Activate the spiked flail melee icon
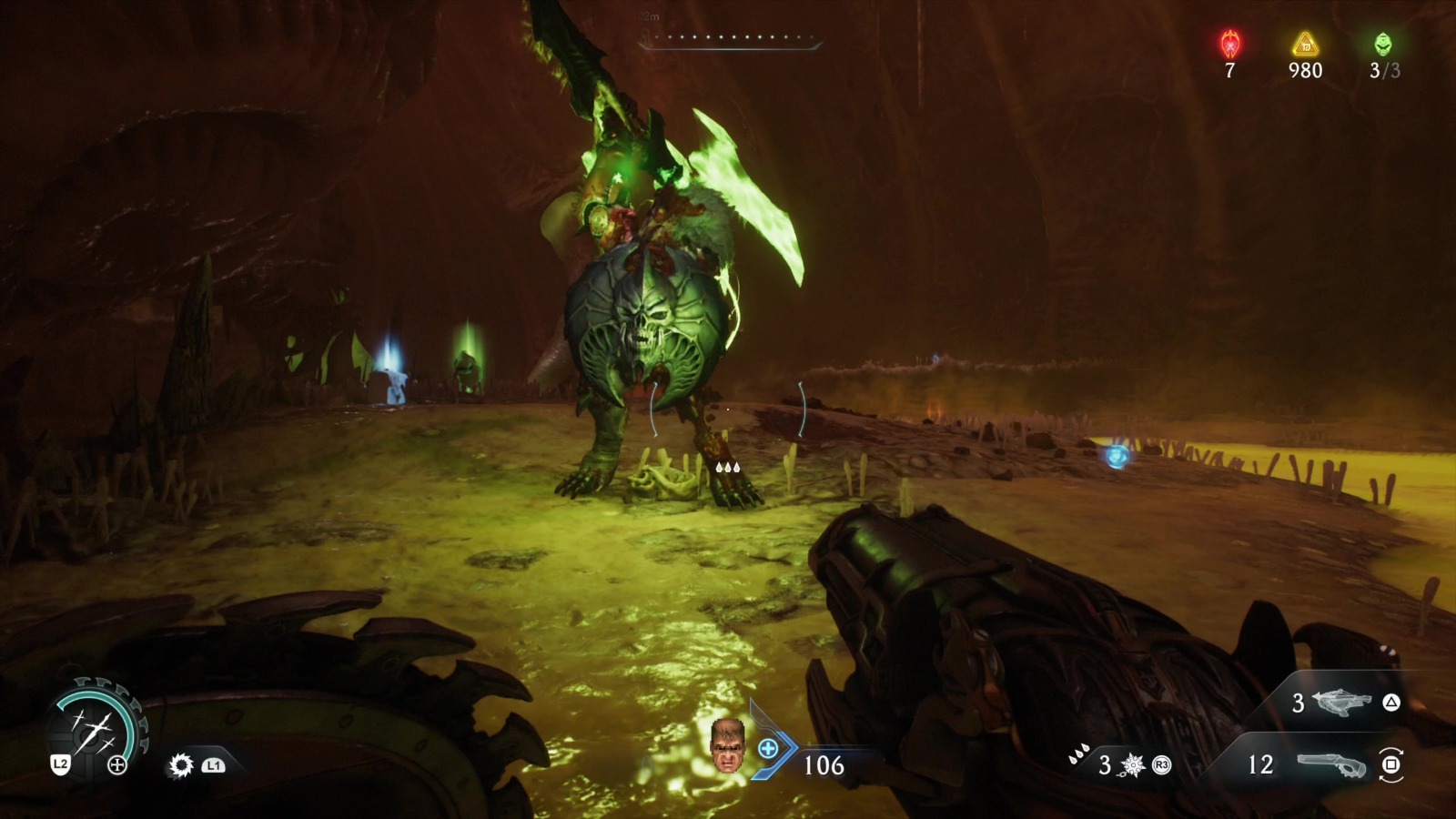Image resolution: width=1456 pixels, height=819 pixels. (1133, 765)
